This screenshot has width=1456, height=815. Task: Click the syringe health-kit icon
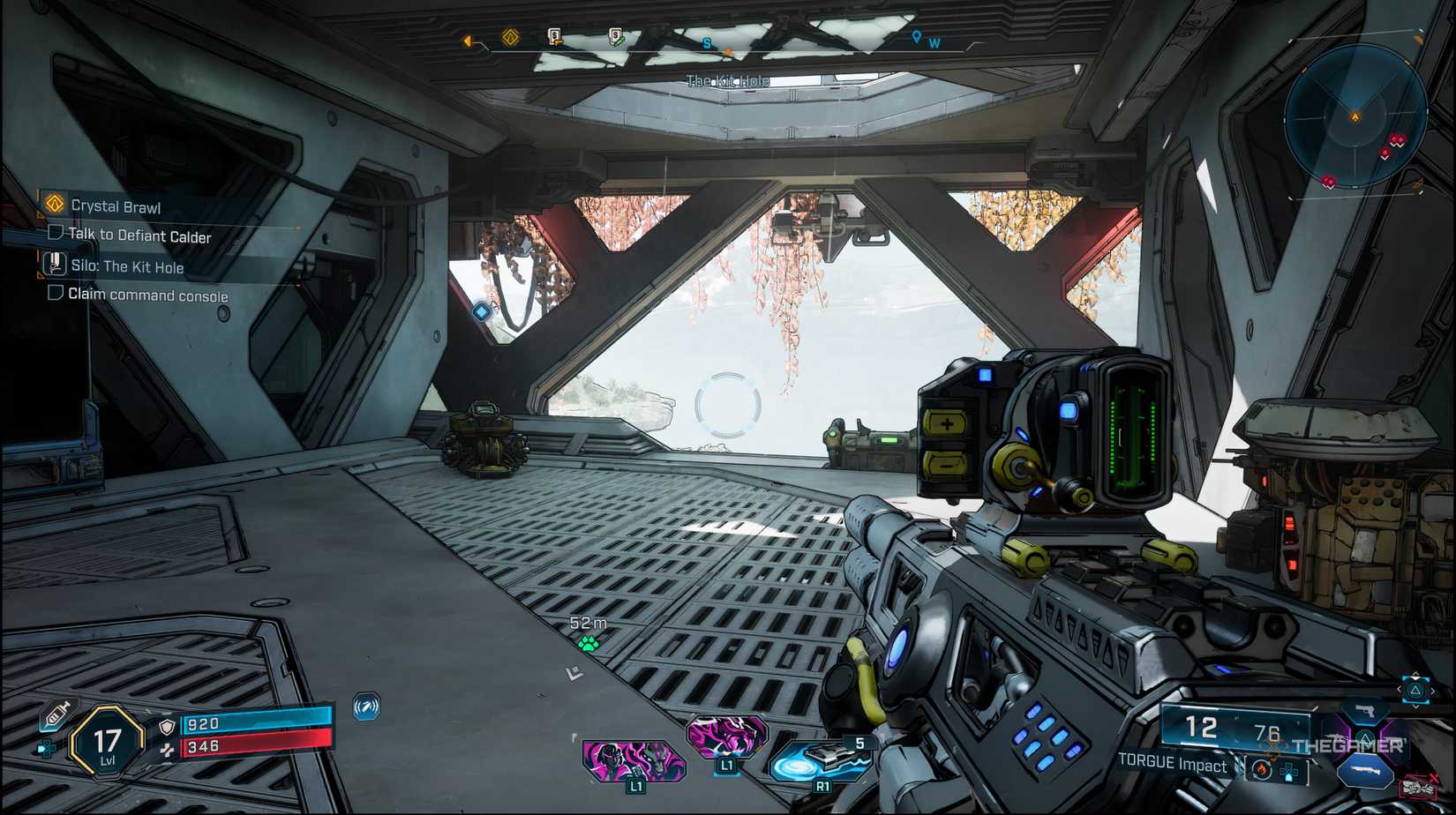[x=55, y=714]
